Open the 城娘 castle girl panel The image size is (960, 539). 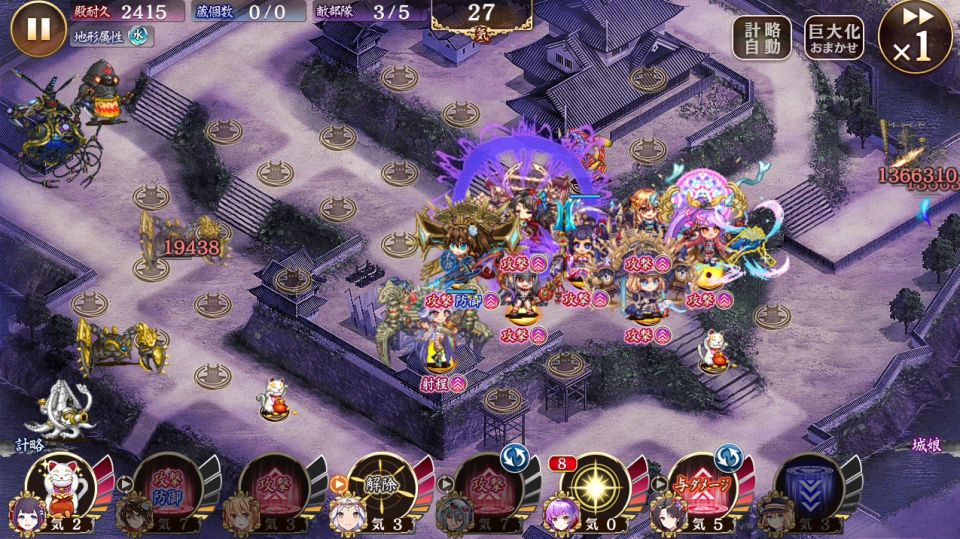point(926,445)
